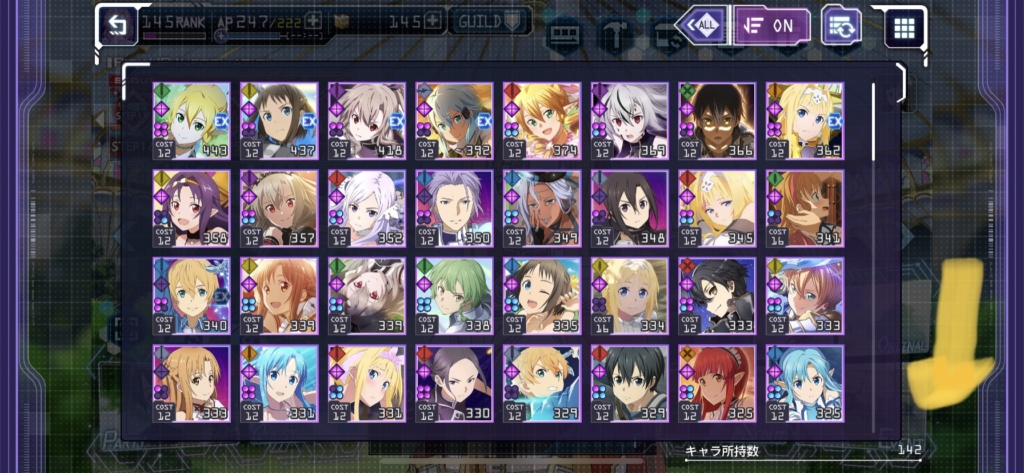The image size is (1024, 473).
Task: Choose the character card showing 437
Action: [279, 121]
